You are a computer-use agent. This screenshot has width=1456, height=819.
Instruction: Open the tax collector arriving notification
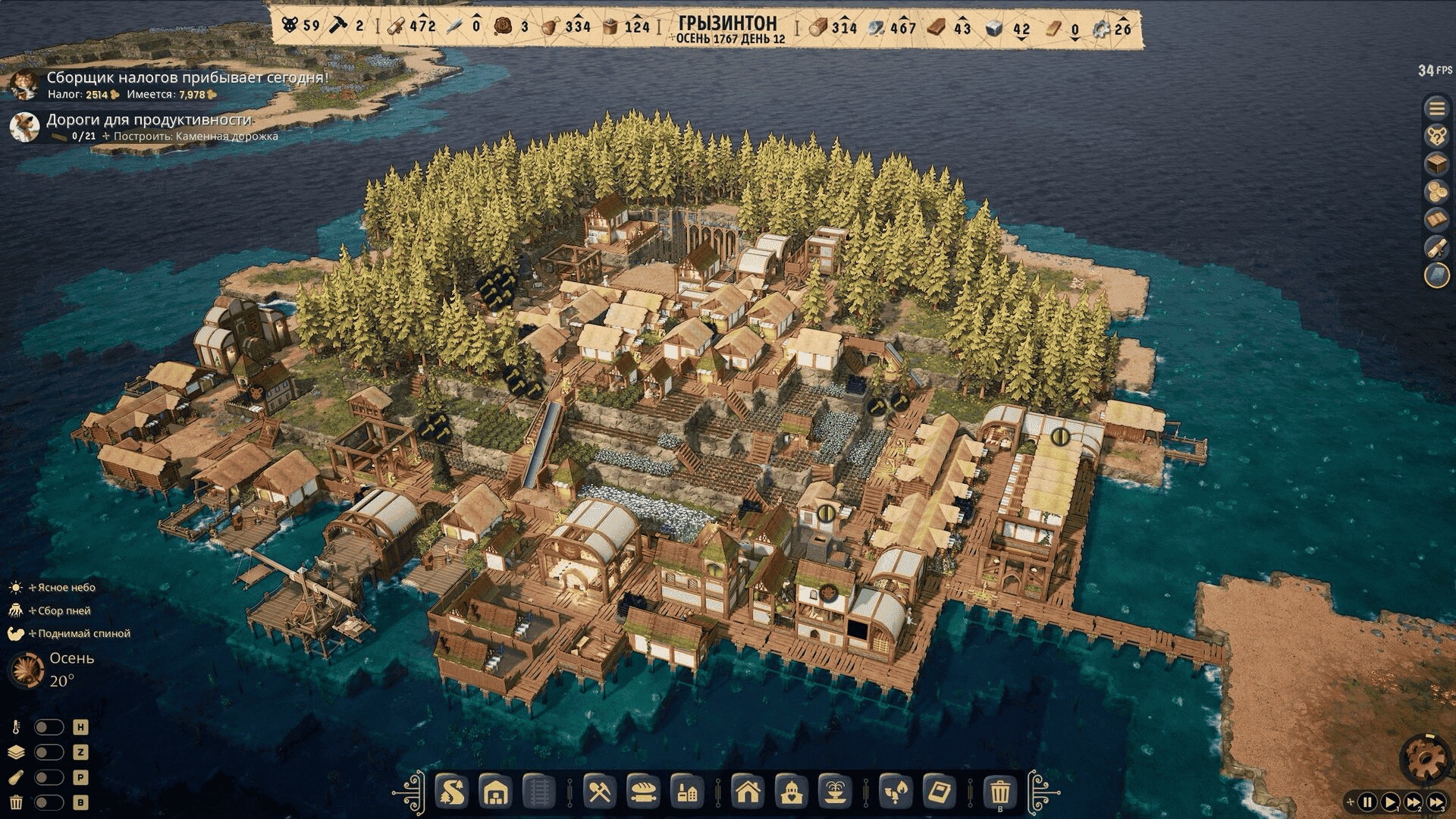tap(187, 77)
